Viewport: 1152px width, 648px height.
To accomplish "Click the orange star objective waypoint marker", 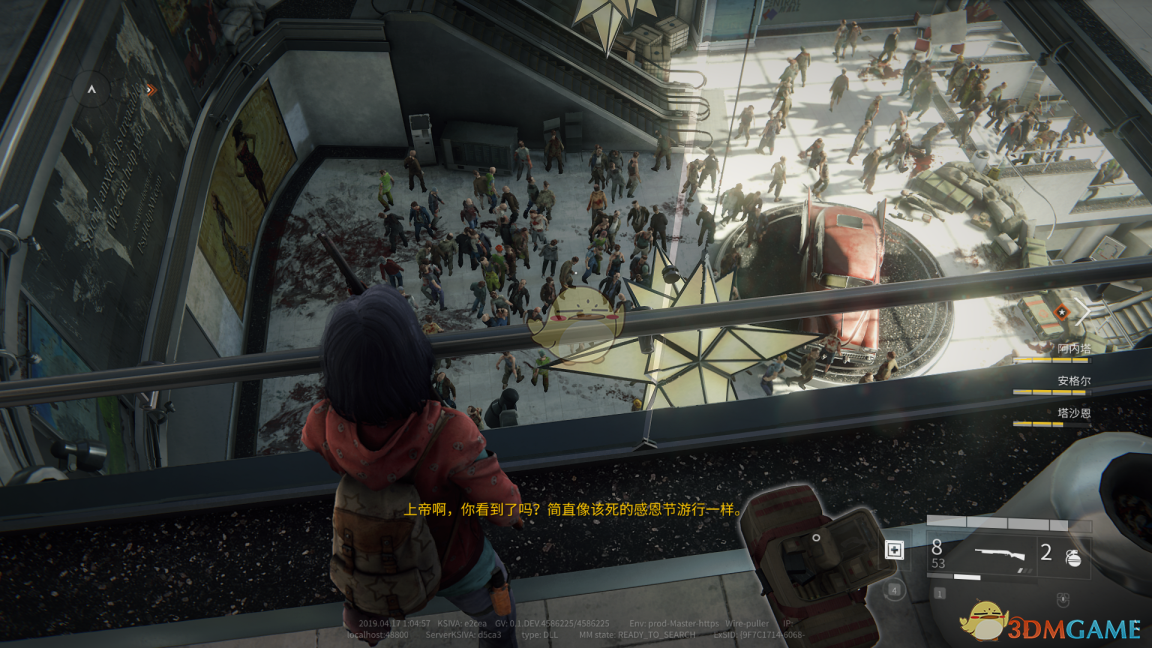I will point(1061,312).
